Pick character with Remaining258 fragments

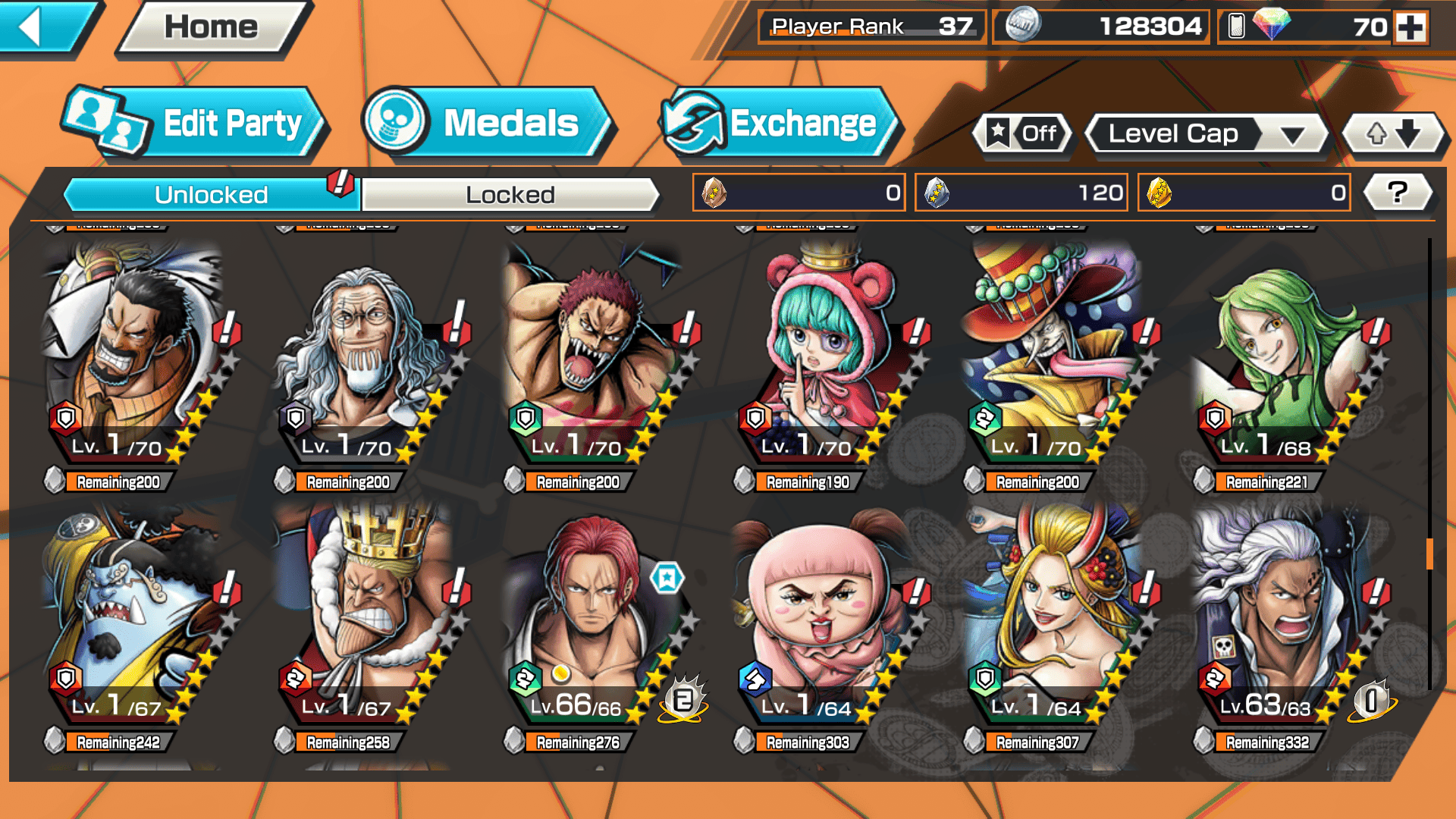coord(364,622)
